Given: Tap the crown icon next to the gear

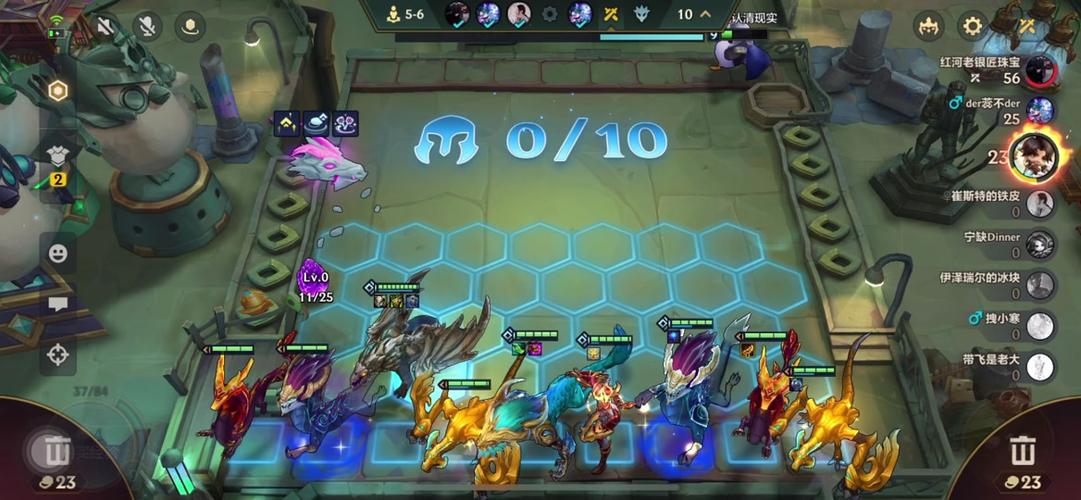Looking at the screenshot, I should coord(929,26).
